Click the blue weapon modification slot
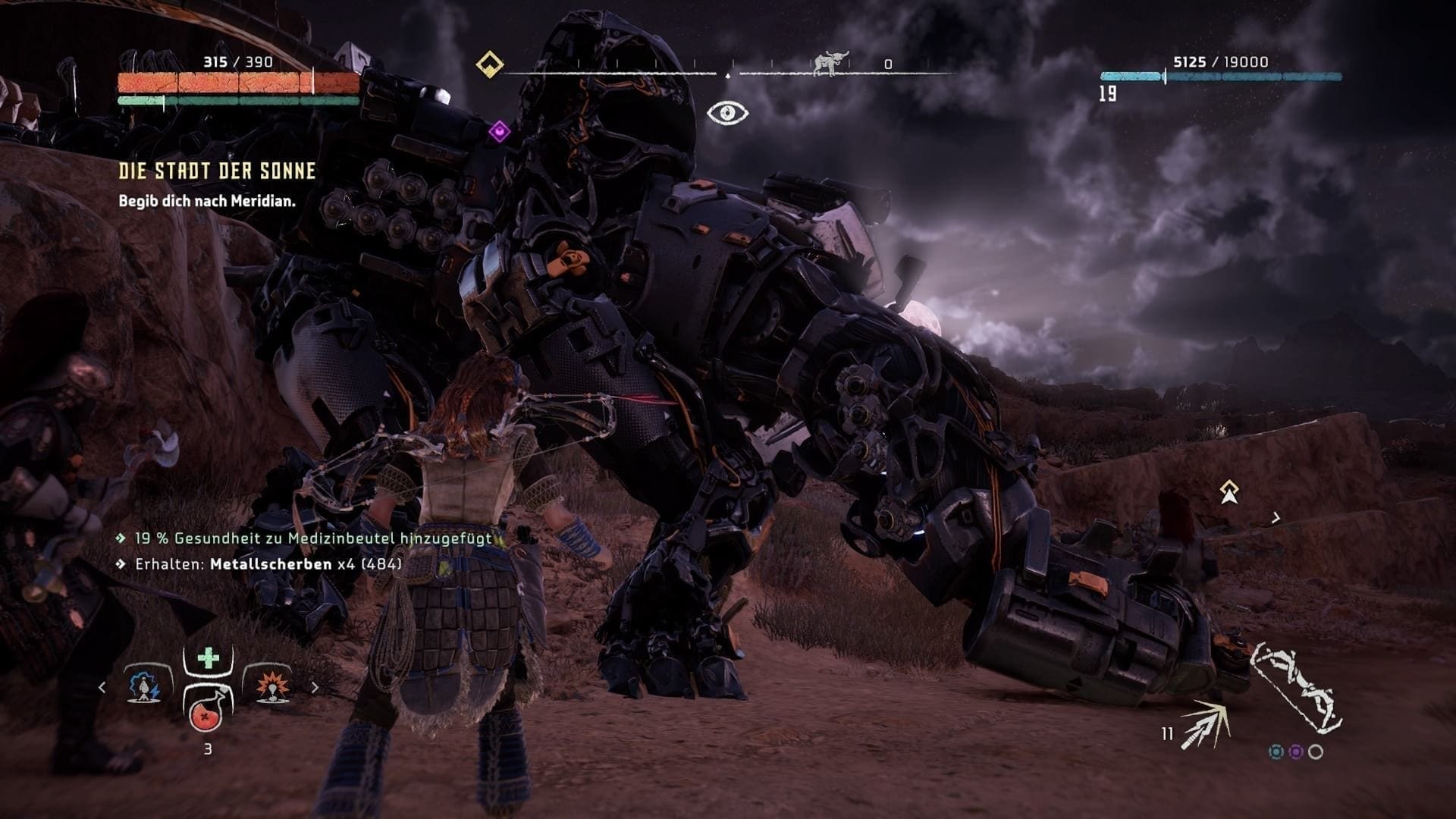 (x=1276, y=752)
